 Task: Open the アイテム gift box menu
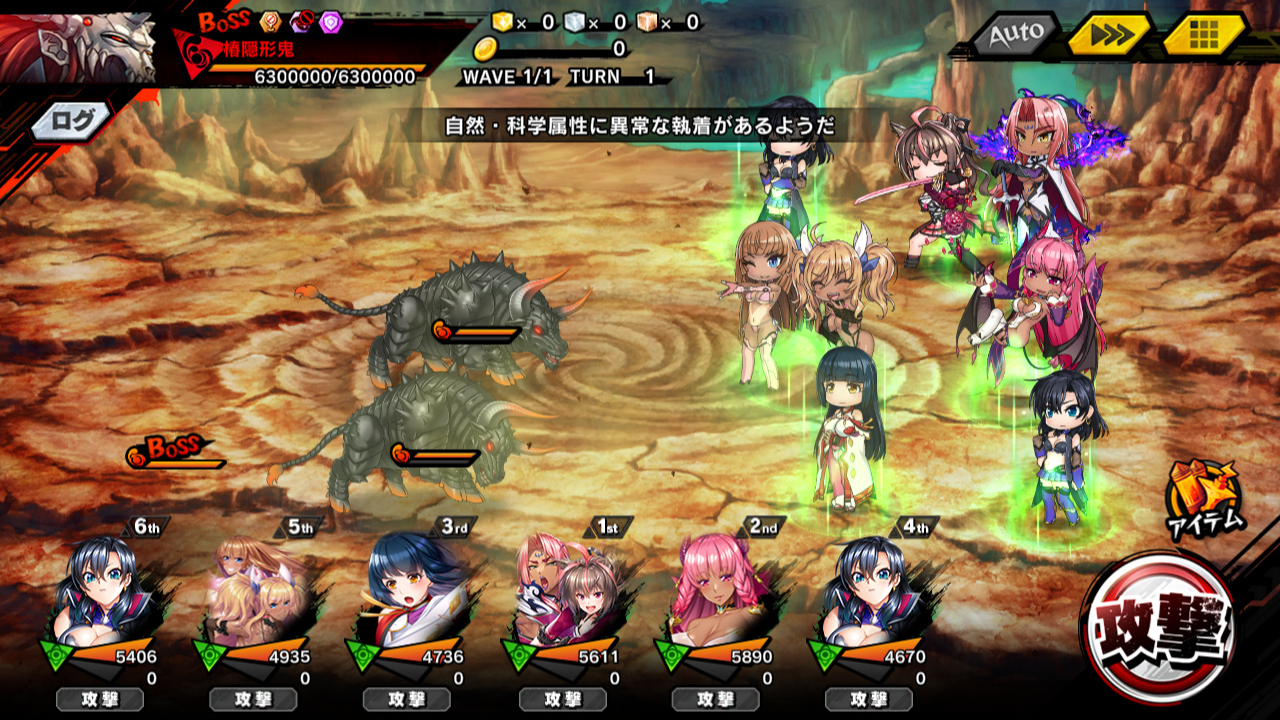pos(1204,497)
